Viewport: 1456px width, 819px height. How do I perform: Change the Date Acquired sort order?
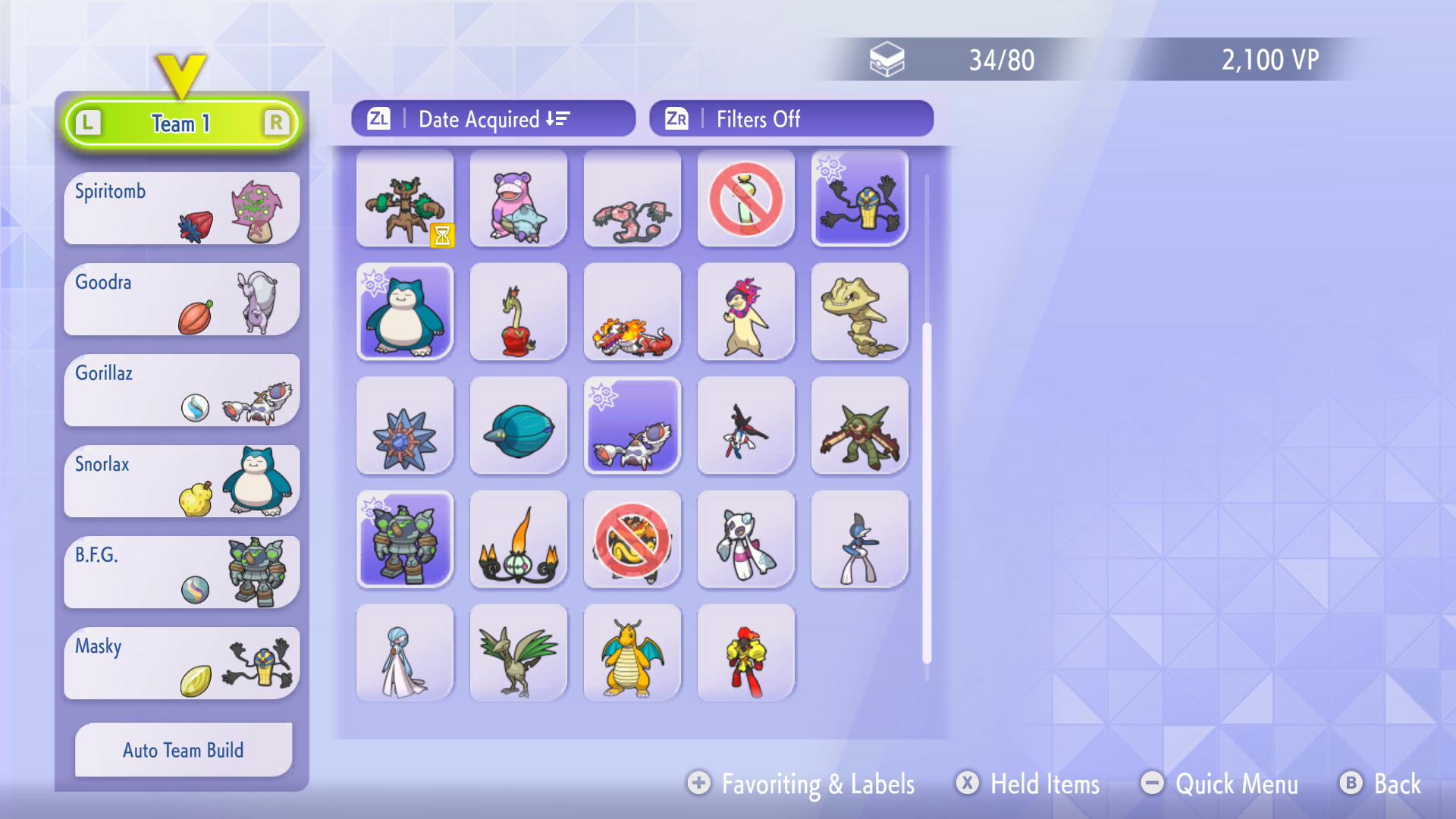click(x=493, y=119)
